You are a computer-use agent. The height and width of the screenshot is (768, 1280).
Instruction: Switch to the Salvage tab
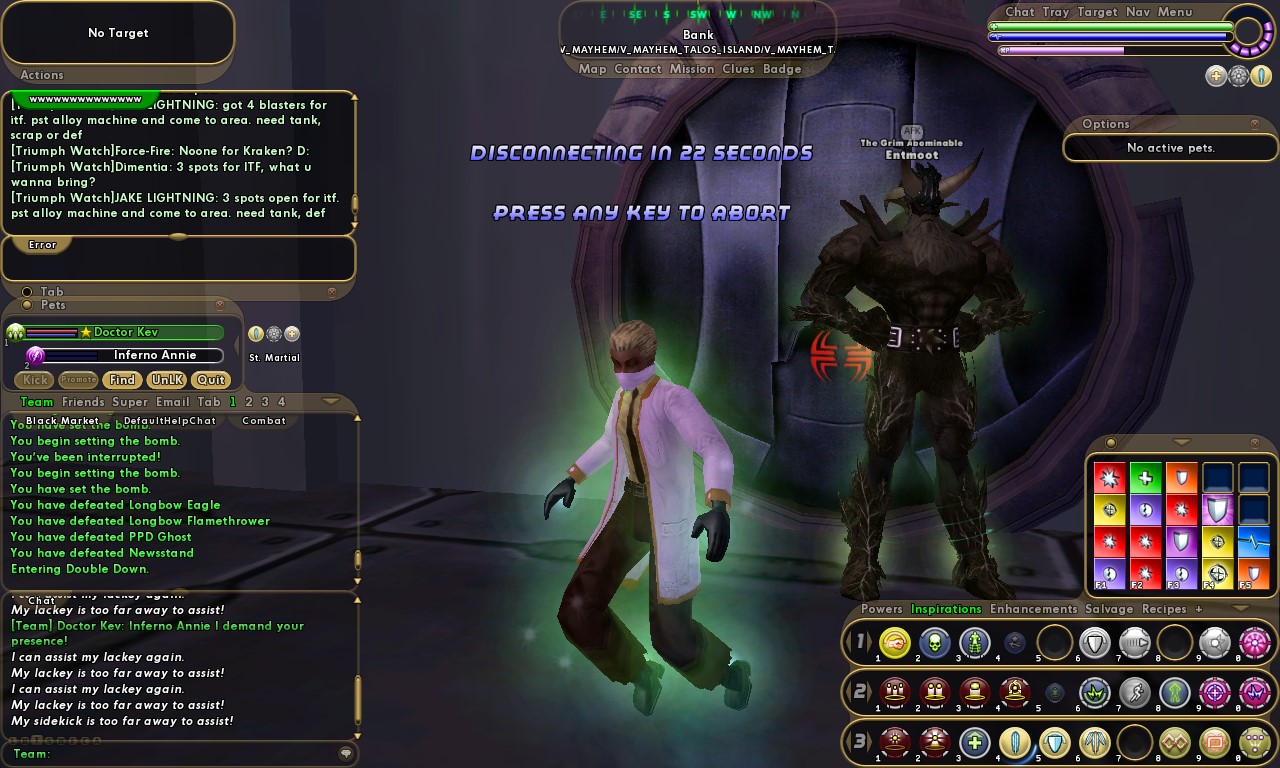coord(1109,609)
